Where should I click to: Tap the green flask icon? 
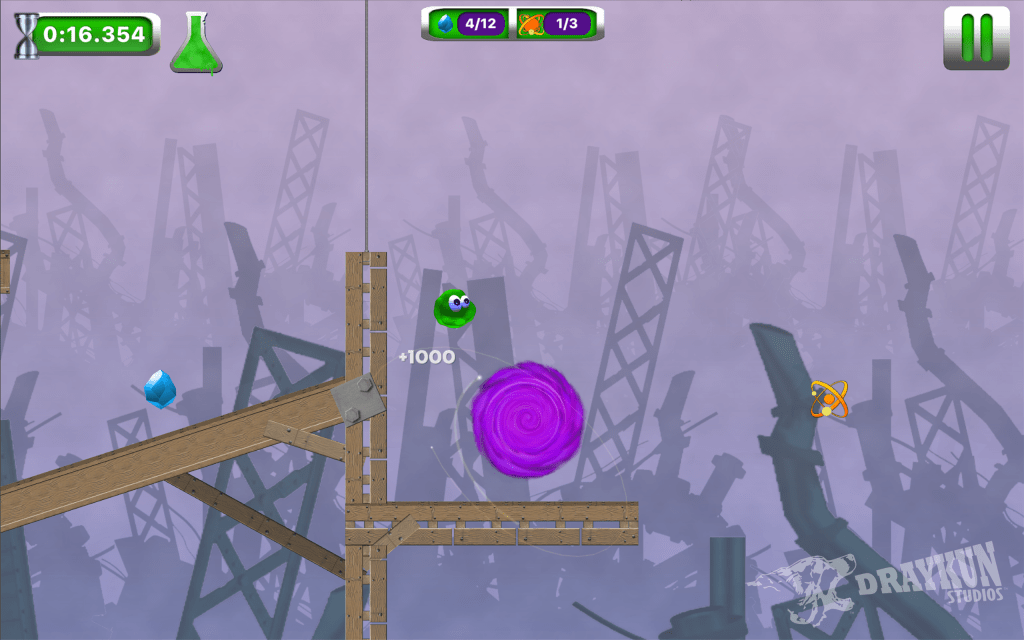click(196, 44)
